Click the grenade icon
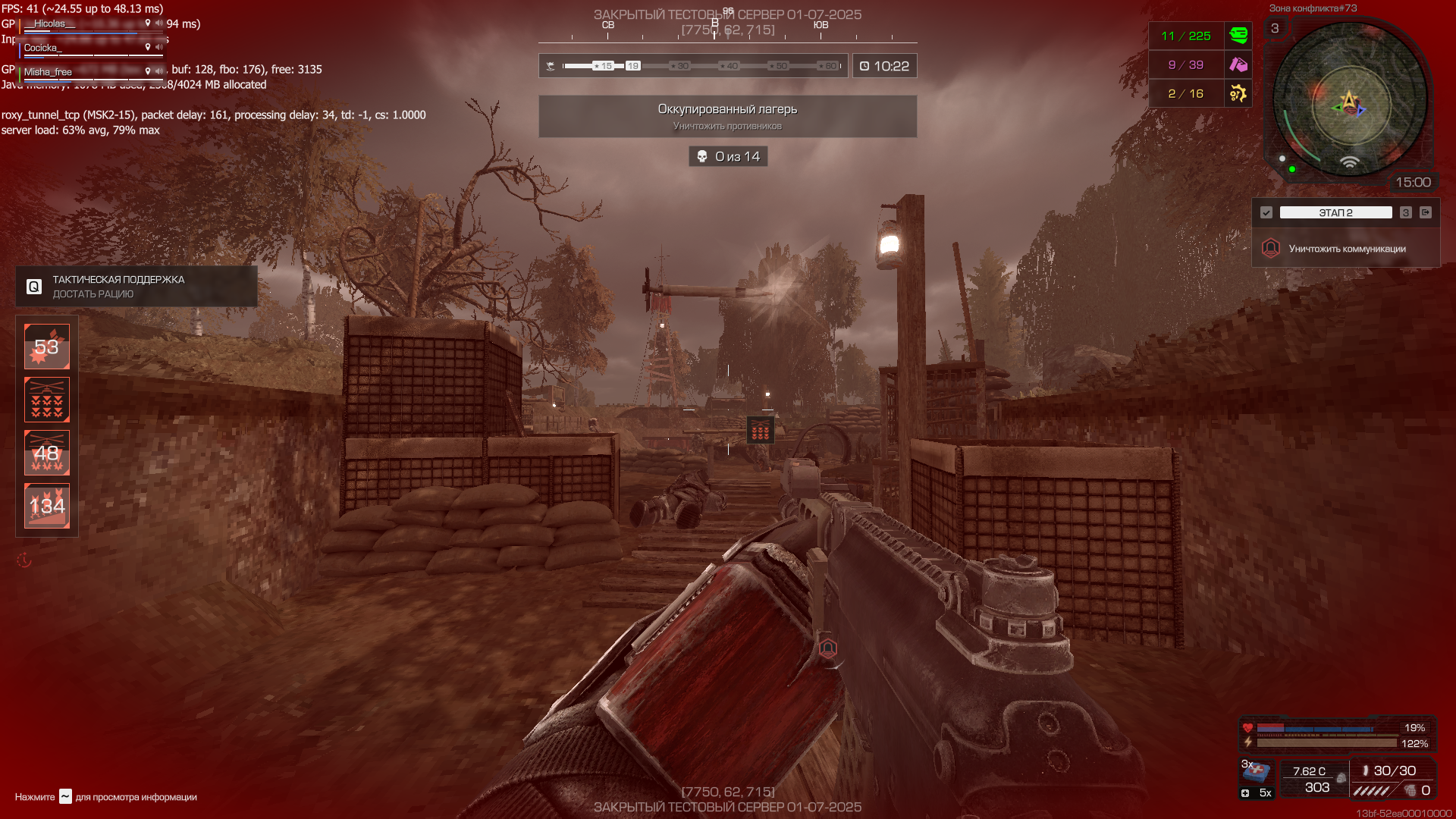Viewport: 1456px width, 819px height. [1410, 791]
